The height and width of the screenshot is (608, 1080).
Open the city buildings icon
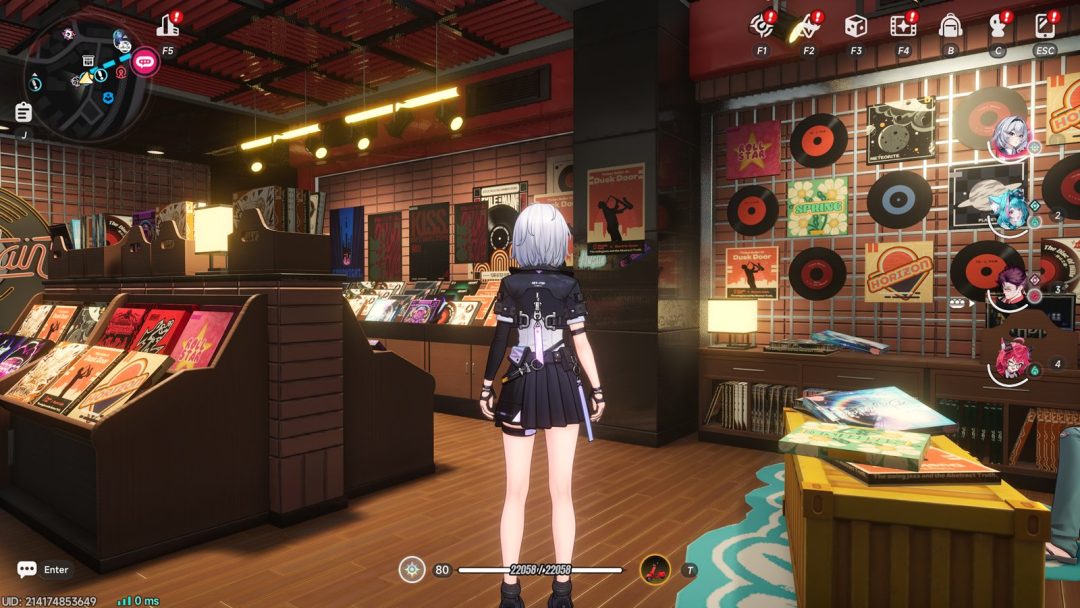pyautogui.click(x=168, y=26)
